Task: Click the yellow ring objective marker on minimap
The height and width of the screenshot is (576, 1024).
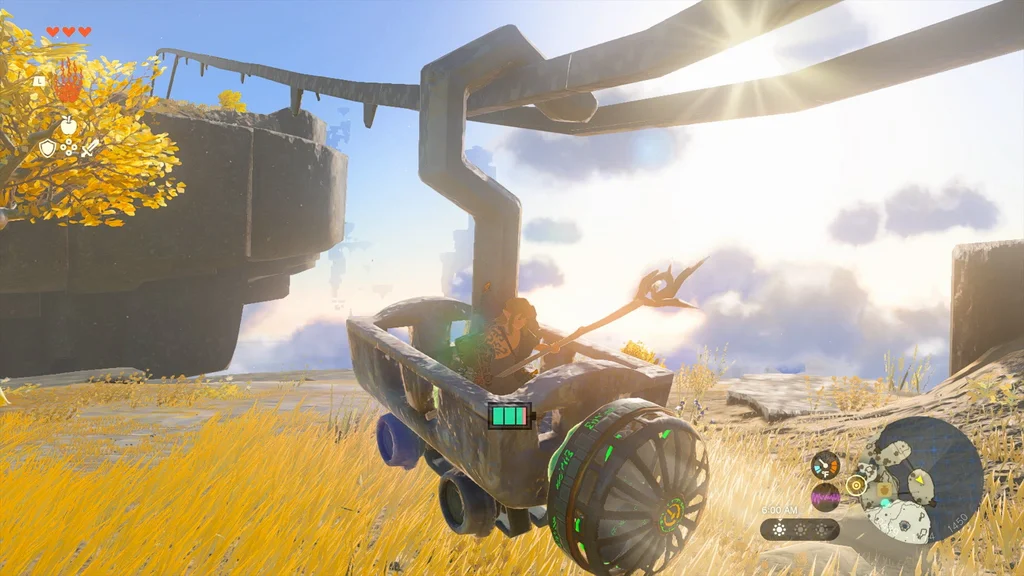Action: click(855, 485)
